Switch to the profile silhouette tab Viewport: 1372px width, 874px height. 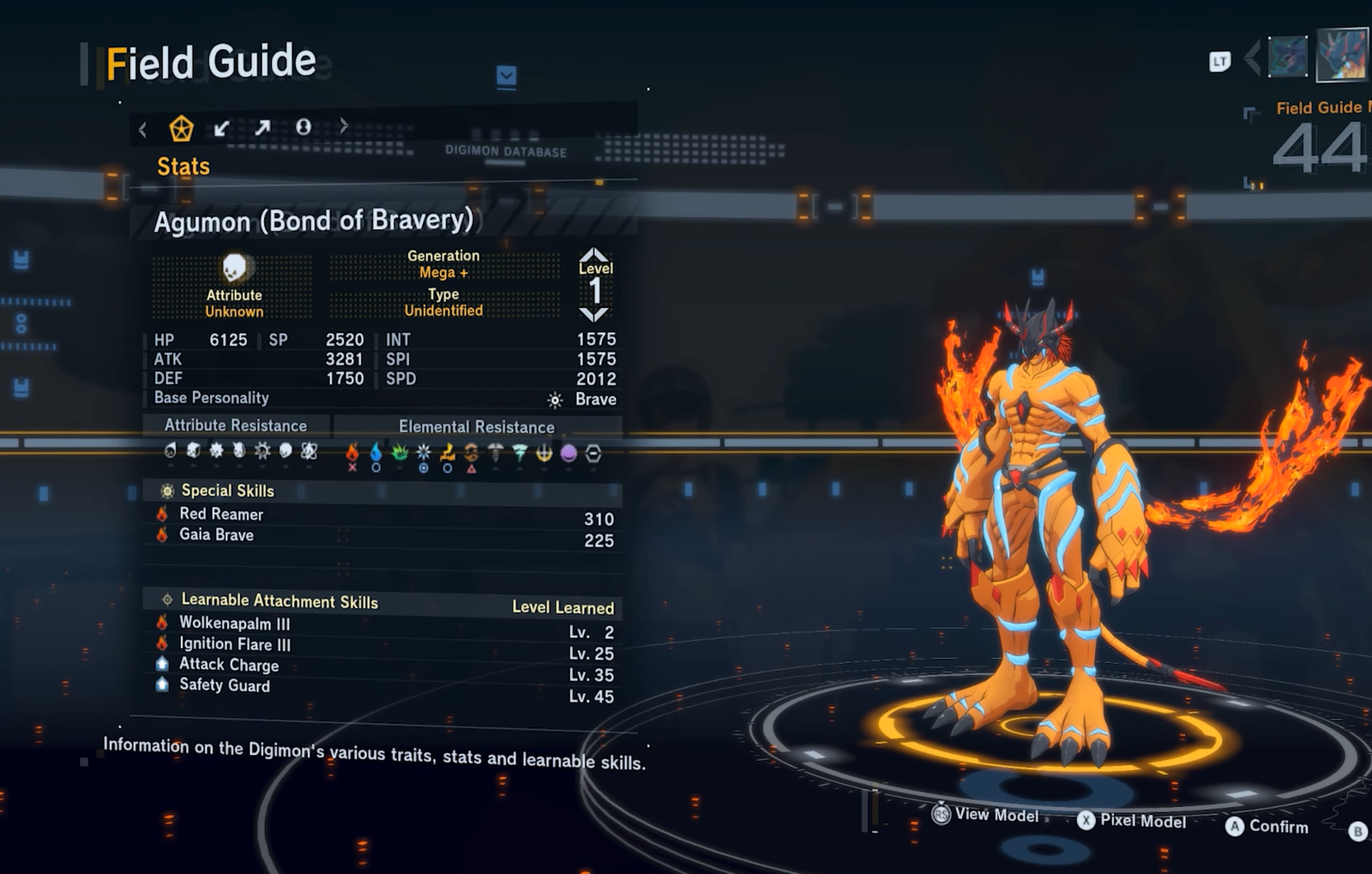click(x=303, y=127)
